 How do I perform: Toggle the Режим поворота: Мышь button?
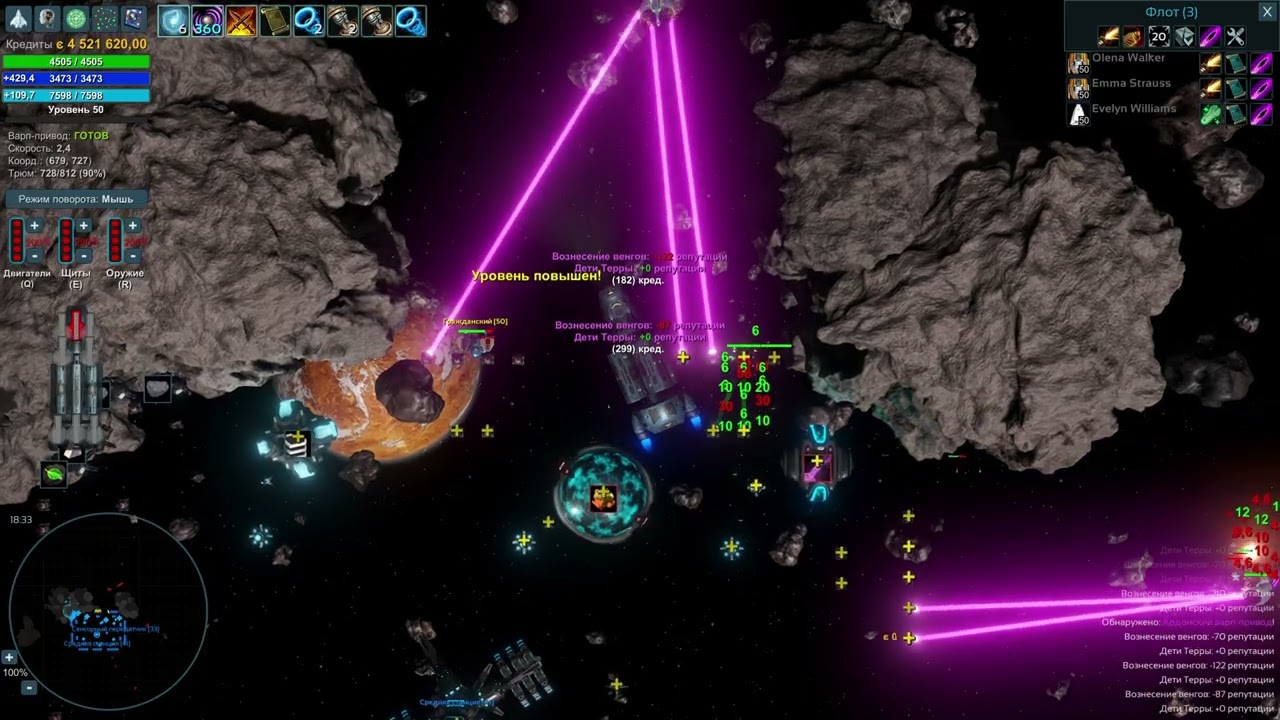pyautogui.click(x=76, y=199)
